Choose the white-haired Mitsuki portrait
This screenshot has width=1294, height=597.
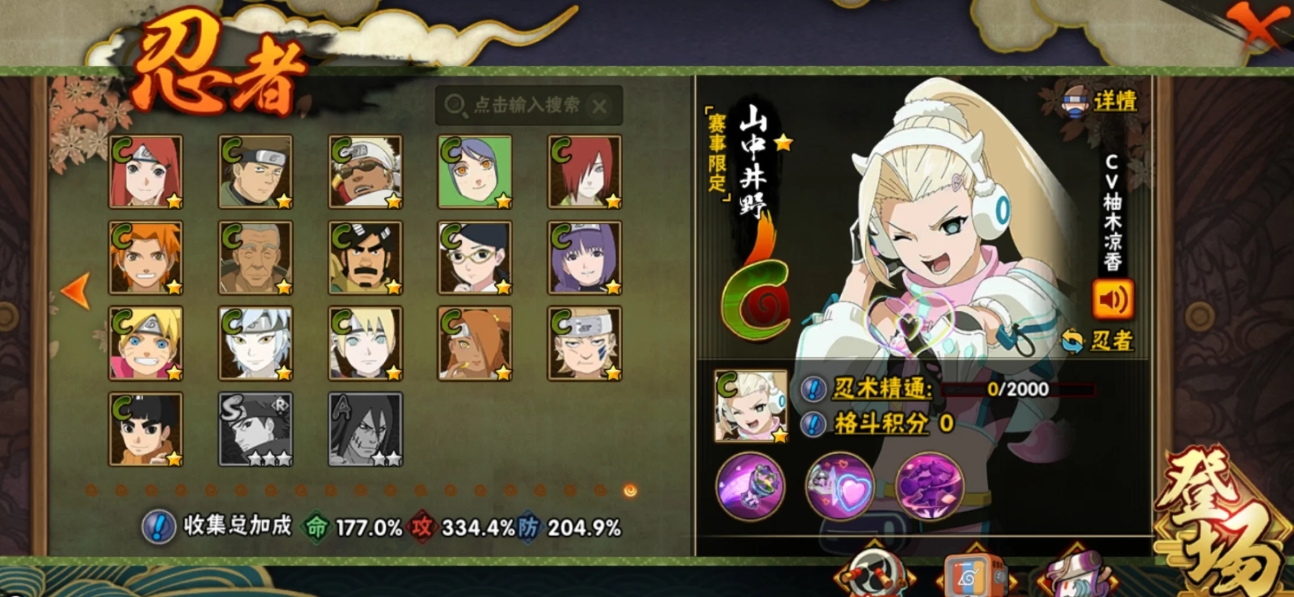click(256, 343)
